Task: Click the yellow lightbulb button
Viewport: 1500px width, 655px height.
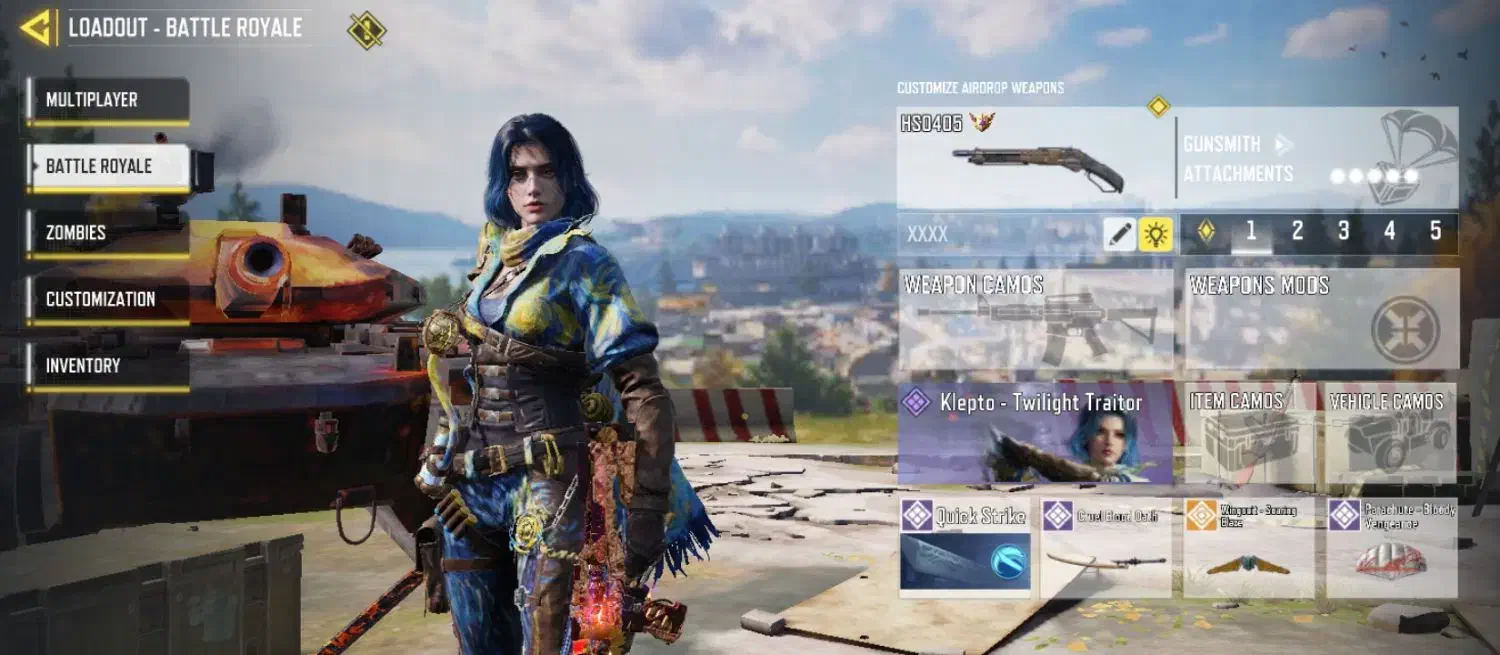Action: click(x=1156, y=234)
